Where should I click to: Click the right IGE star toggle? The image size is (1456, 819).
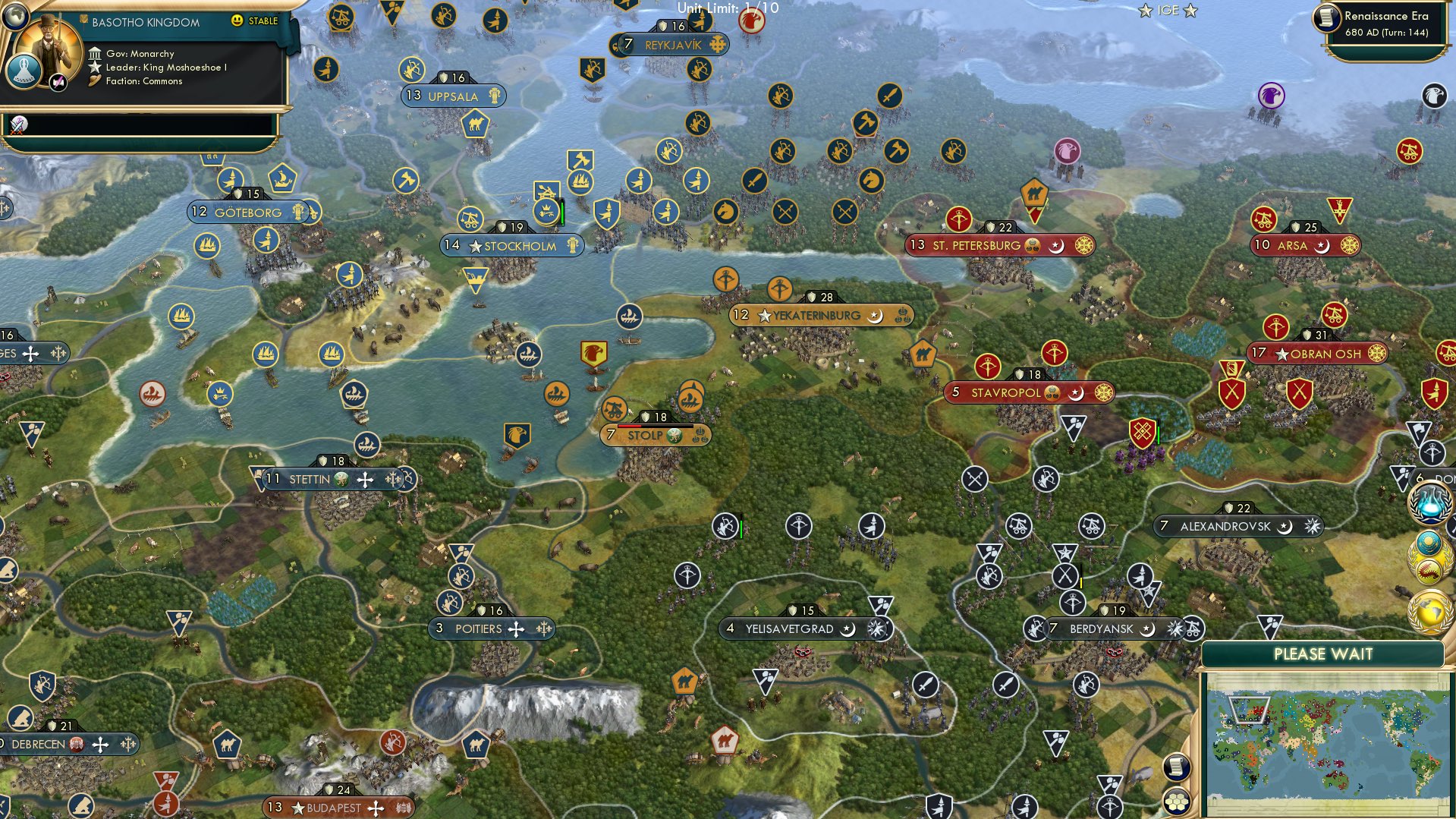click(1189, 11)
